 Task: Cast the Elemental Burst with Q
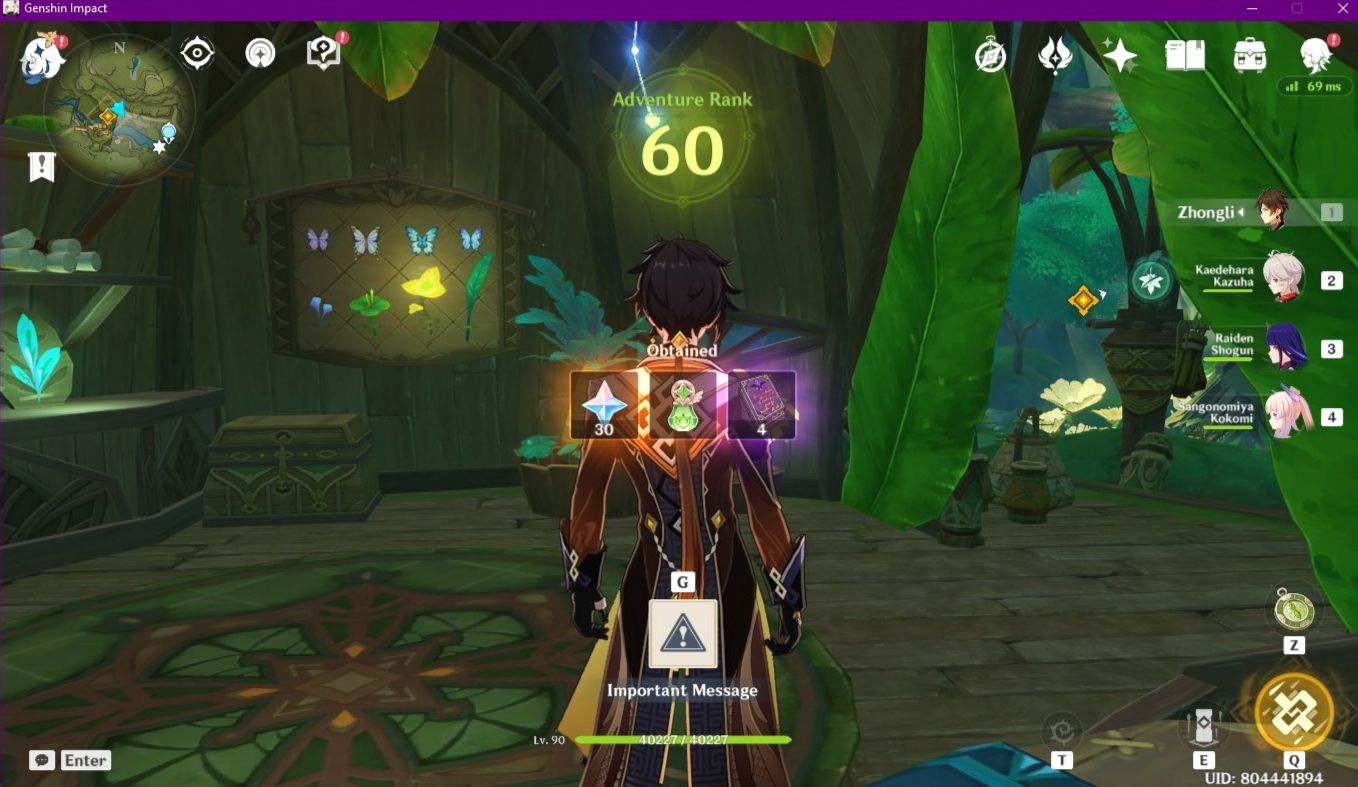(x=1296, y=710)
